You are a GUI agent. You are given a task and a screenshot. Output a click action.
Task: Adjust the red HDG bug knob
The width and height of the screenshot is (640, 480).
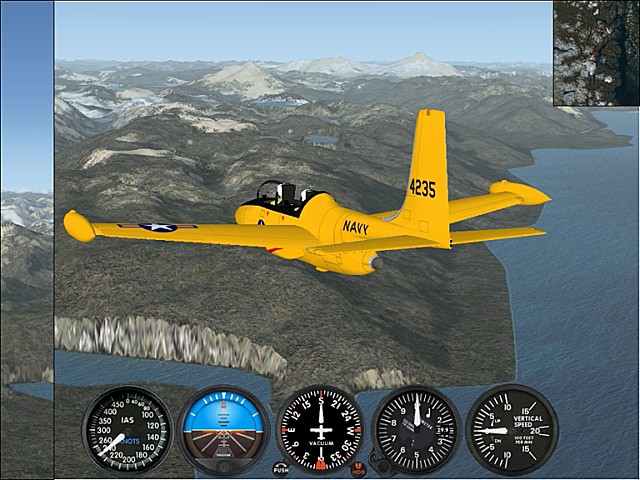(x=359, y=468)
